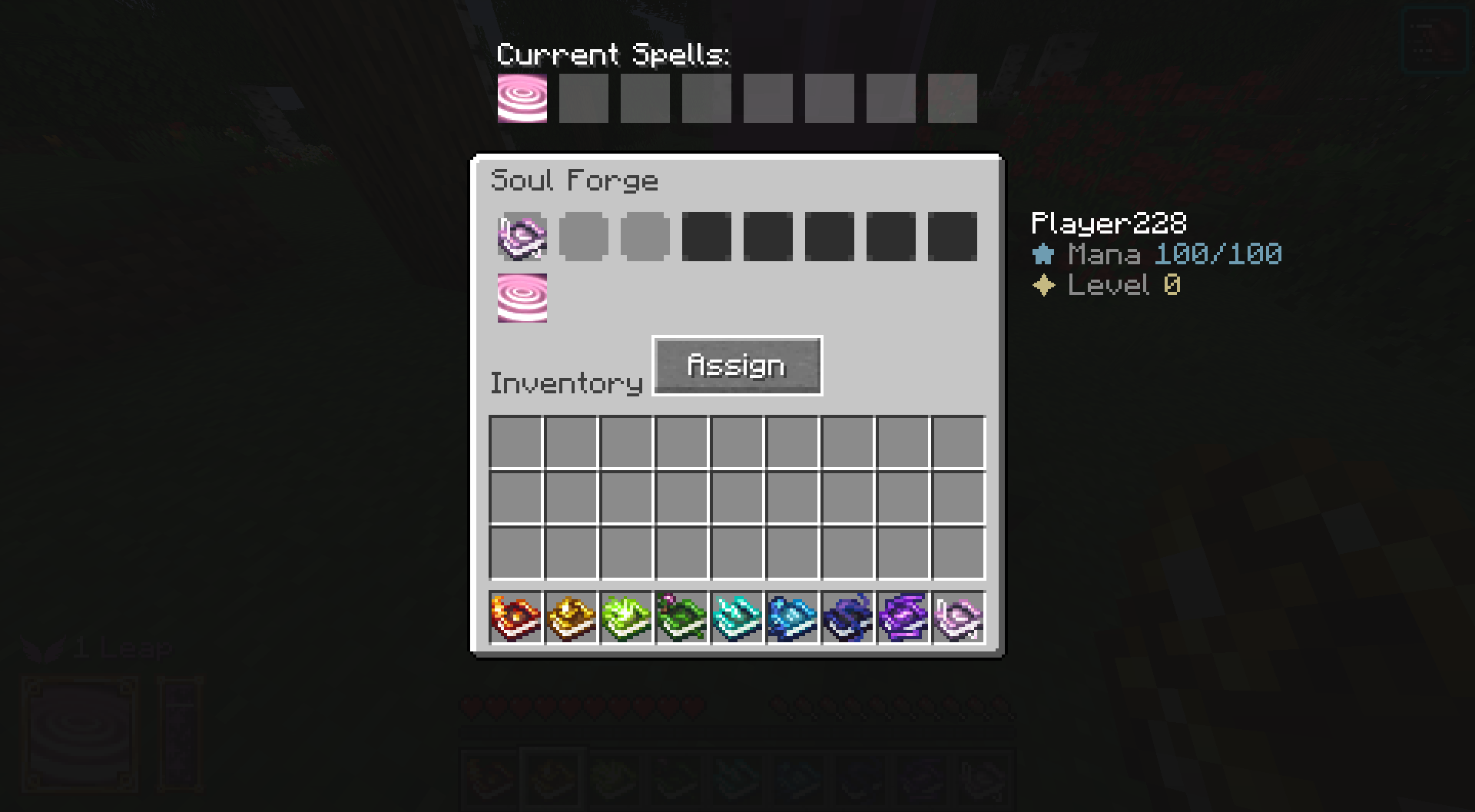Click the Leap spell HUD icon
Viewport: 1475px width, 812px height.
(x=81, y=734)
